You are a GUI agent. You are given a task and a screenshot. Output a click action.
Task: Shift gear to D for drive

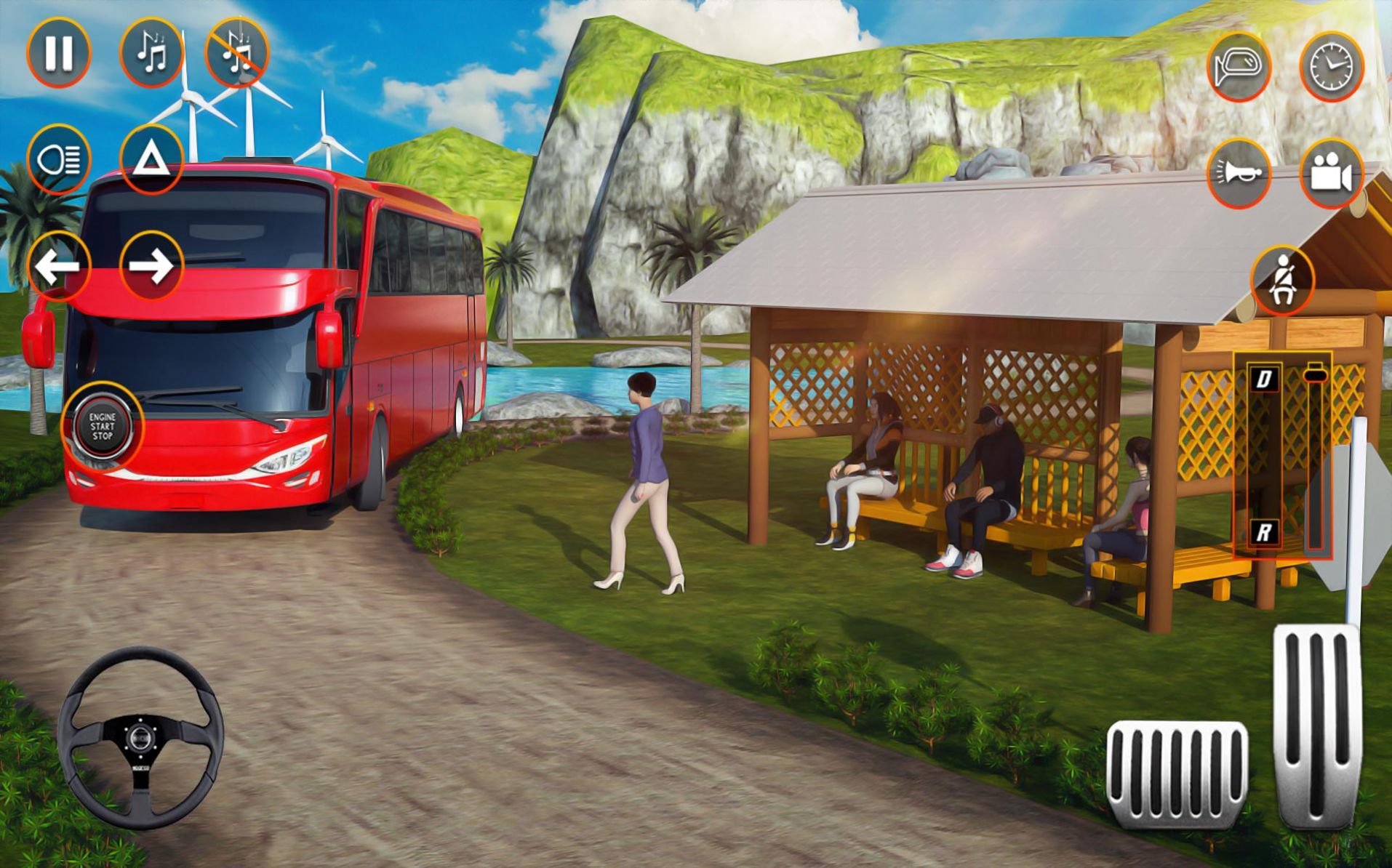point(1265,378)
